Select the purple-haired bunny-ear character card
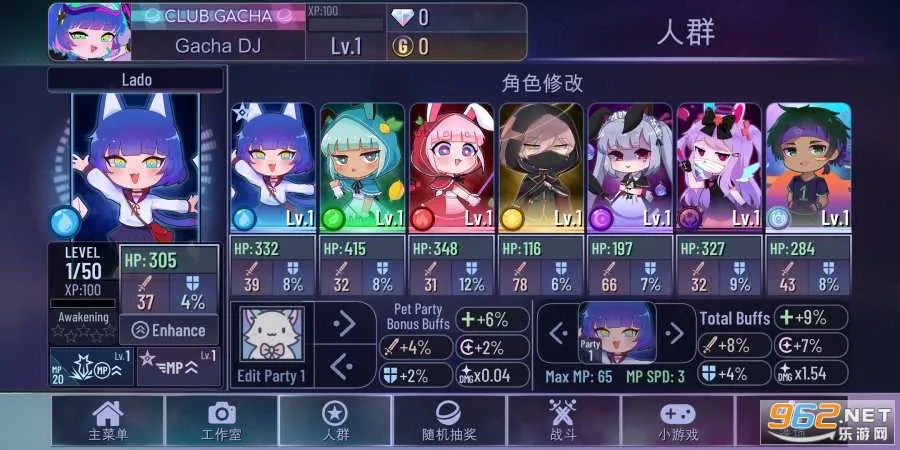Image resolution: width=900 pixels, height=450 pixels. tap(718, 167)
